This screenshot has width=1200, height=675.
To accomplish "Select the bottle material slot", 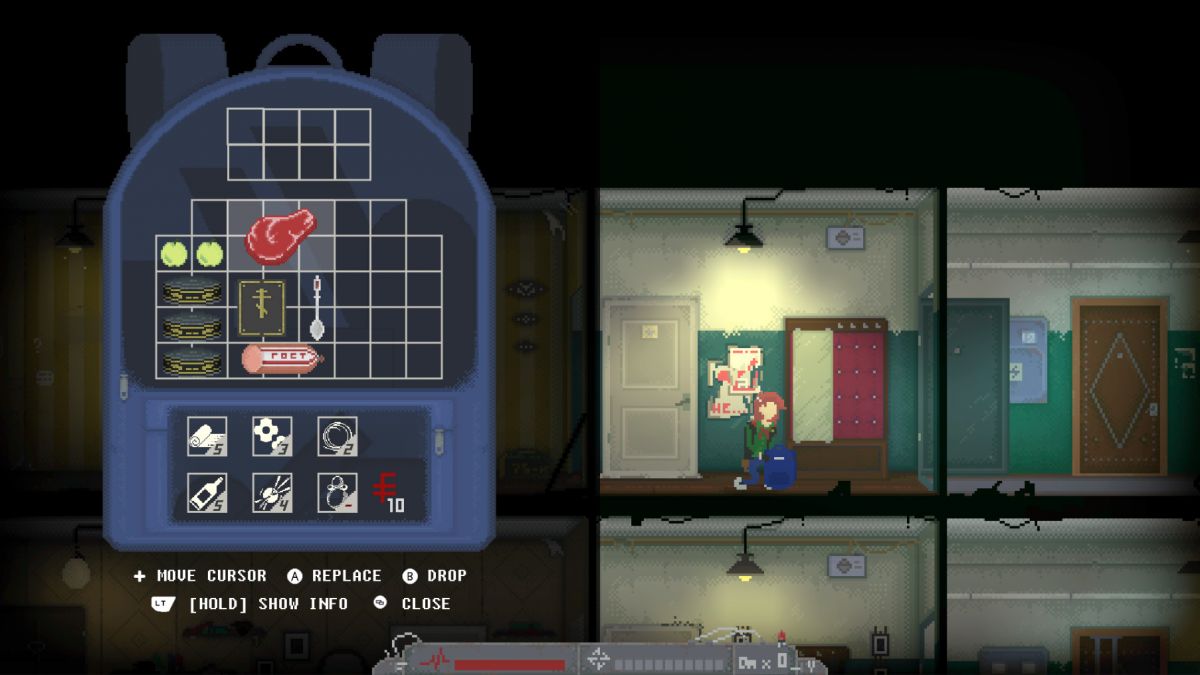I will [207, 492].
